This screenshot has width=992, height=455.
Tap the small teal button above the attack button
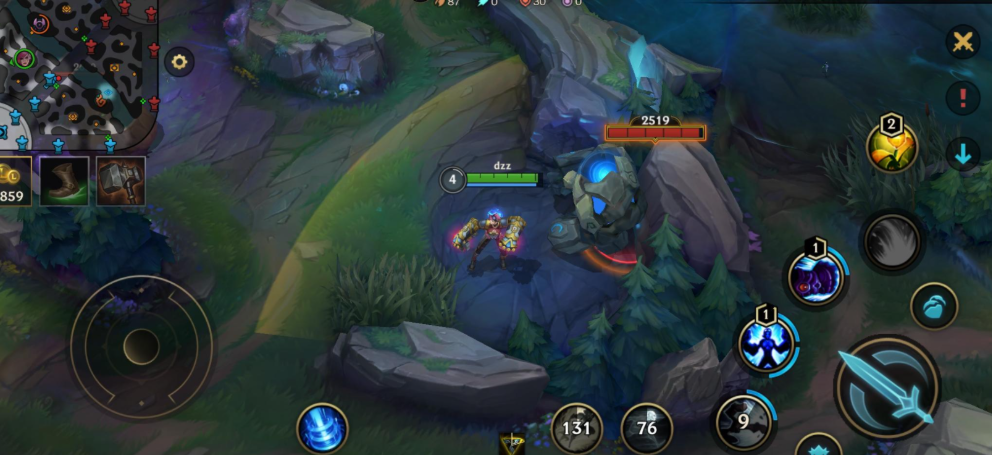[934, 305]
